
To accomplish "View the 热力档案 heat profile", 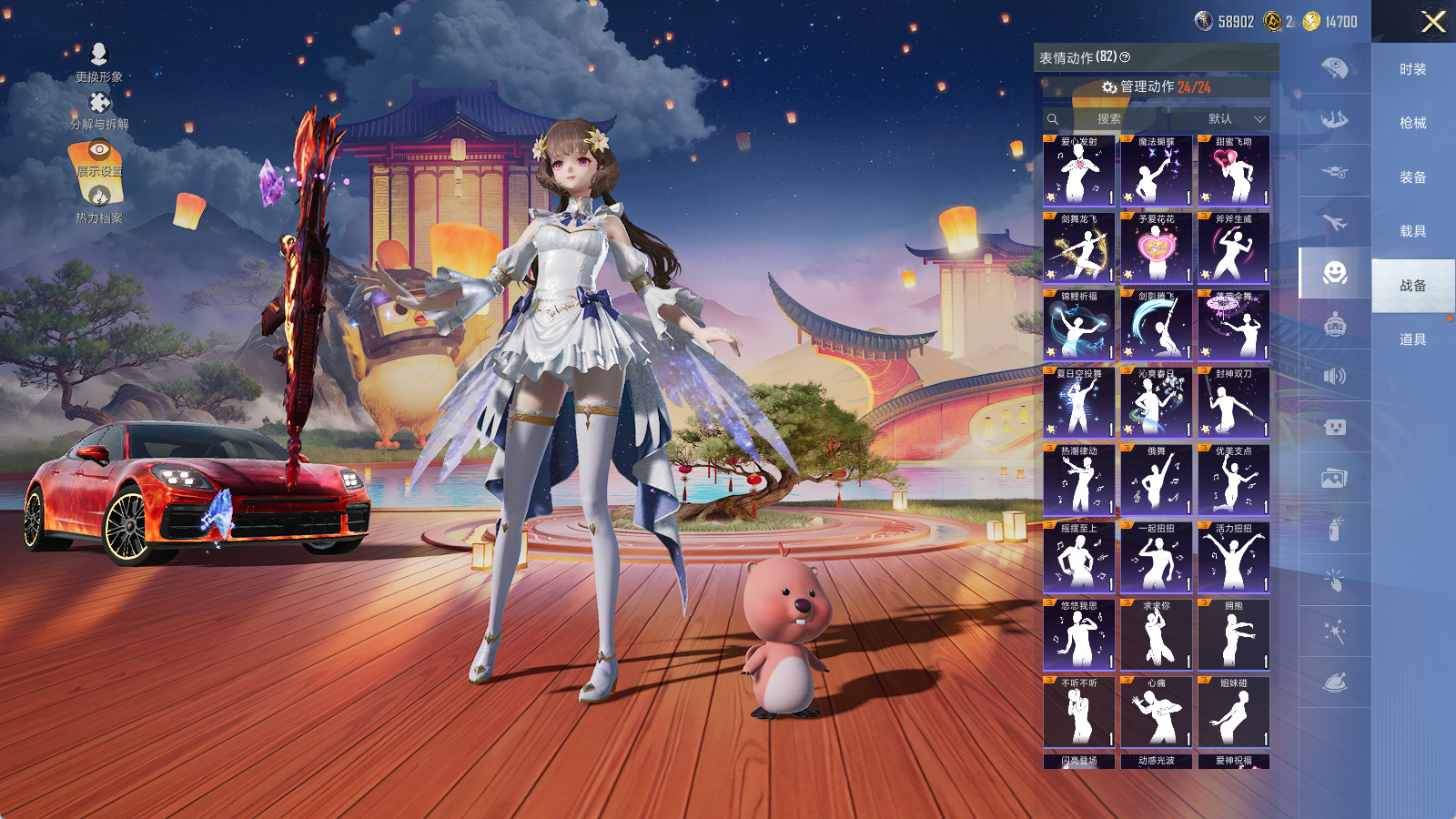I will coord(99,204).
